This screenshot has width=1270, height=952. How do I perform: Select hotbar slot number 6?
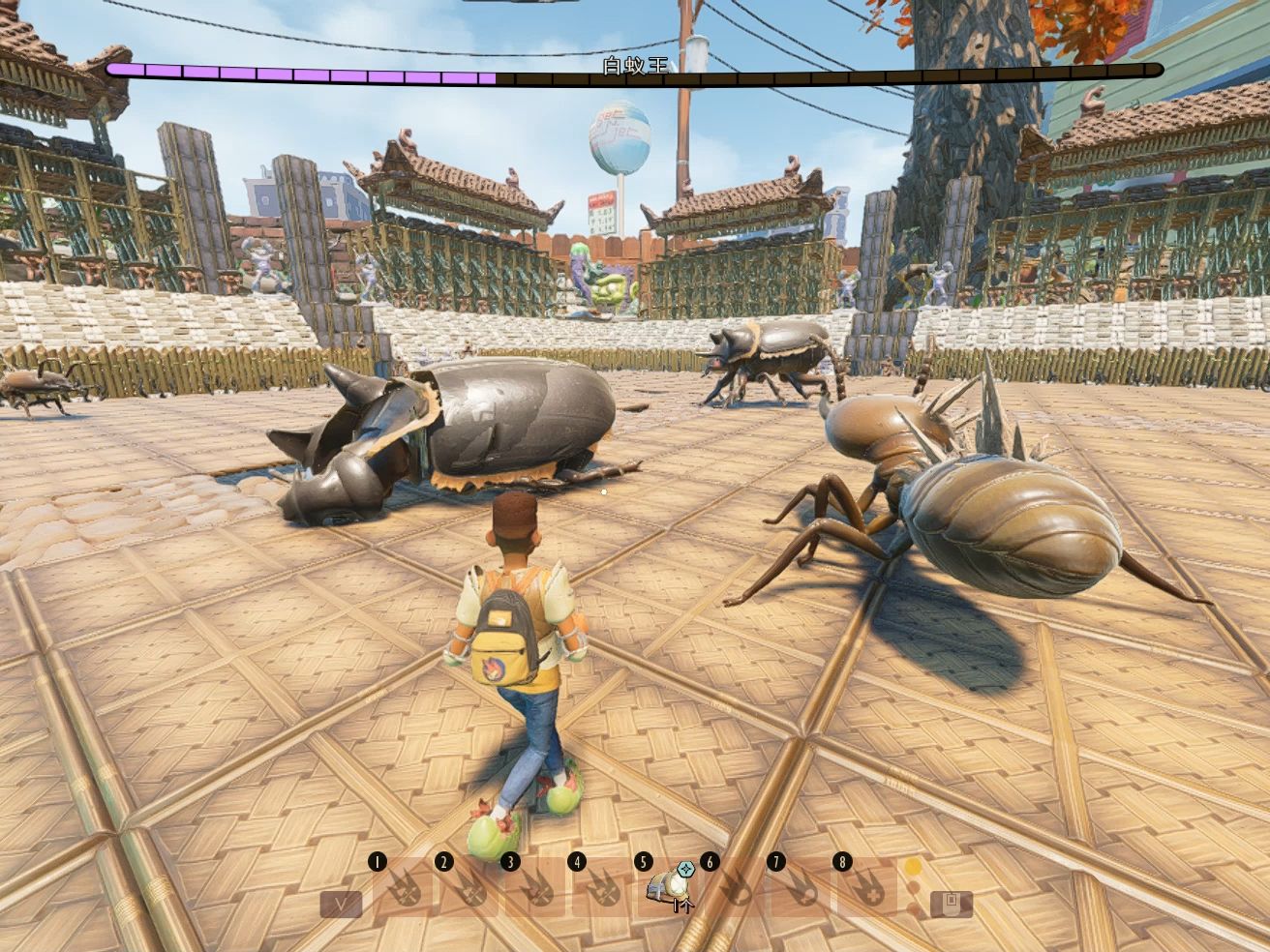point(735,888)
